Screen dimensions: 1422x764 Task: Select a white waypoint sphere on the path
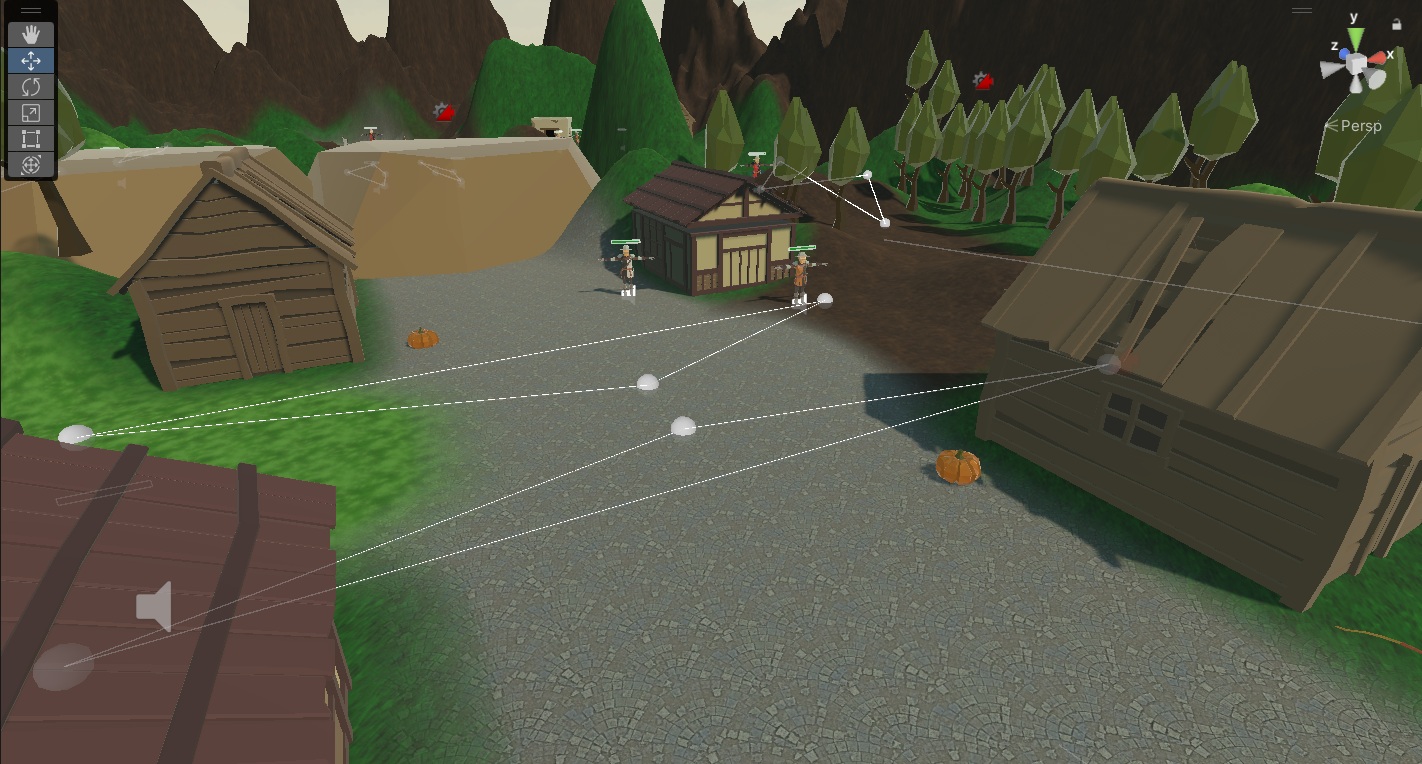point(648,380)
